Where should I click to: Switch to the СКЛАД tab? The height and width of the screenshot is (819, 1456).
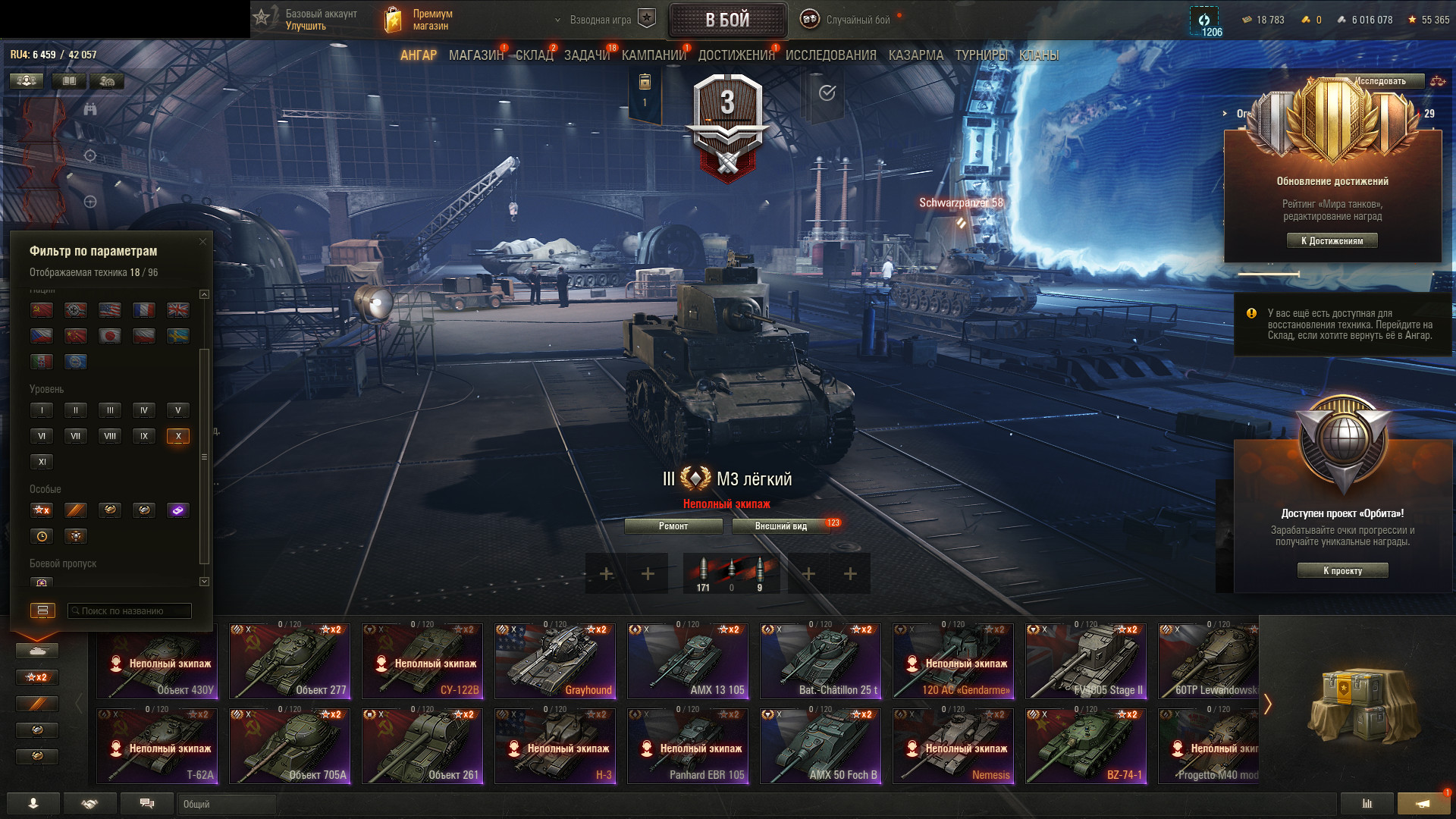tap(534, 55)
